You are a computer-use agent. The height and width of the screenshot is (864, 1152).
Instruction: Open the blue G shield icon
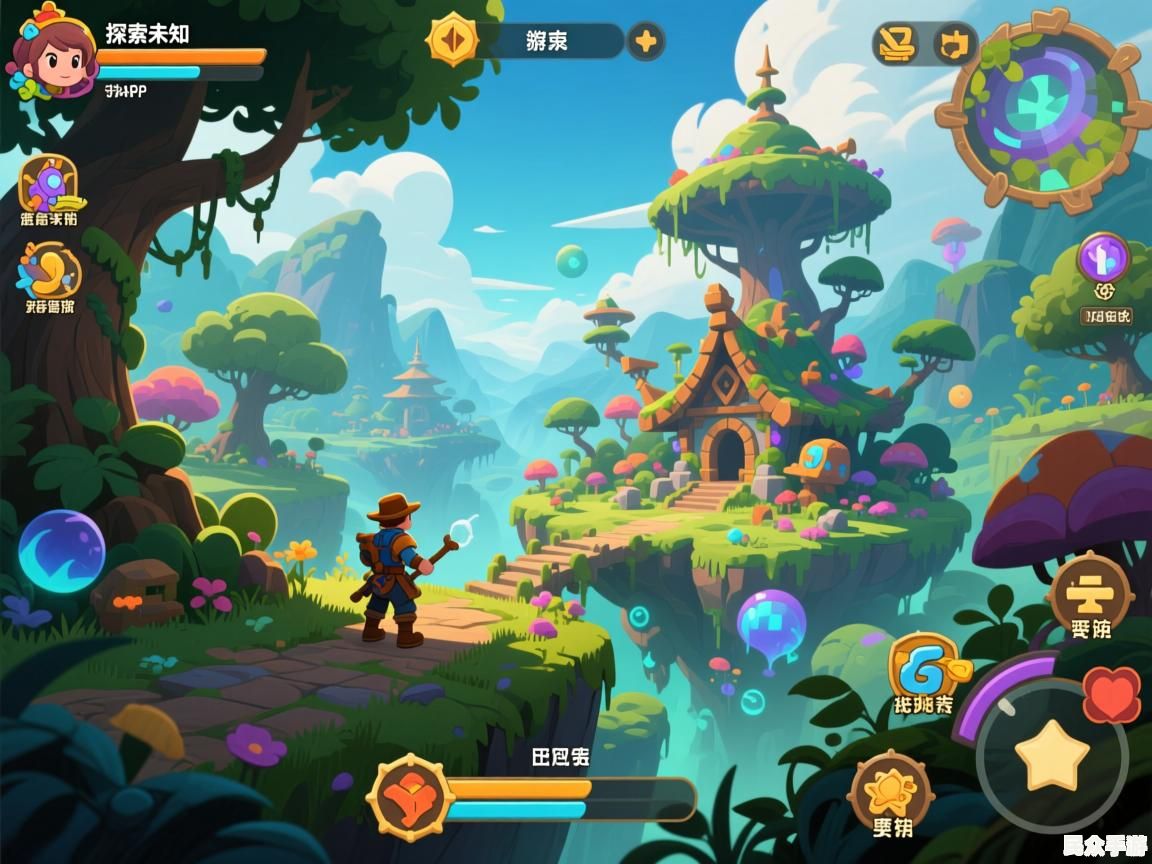coord(921,664)
